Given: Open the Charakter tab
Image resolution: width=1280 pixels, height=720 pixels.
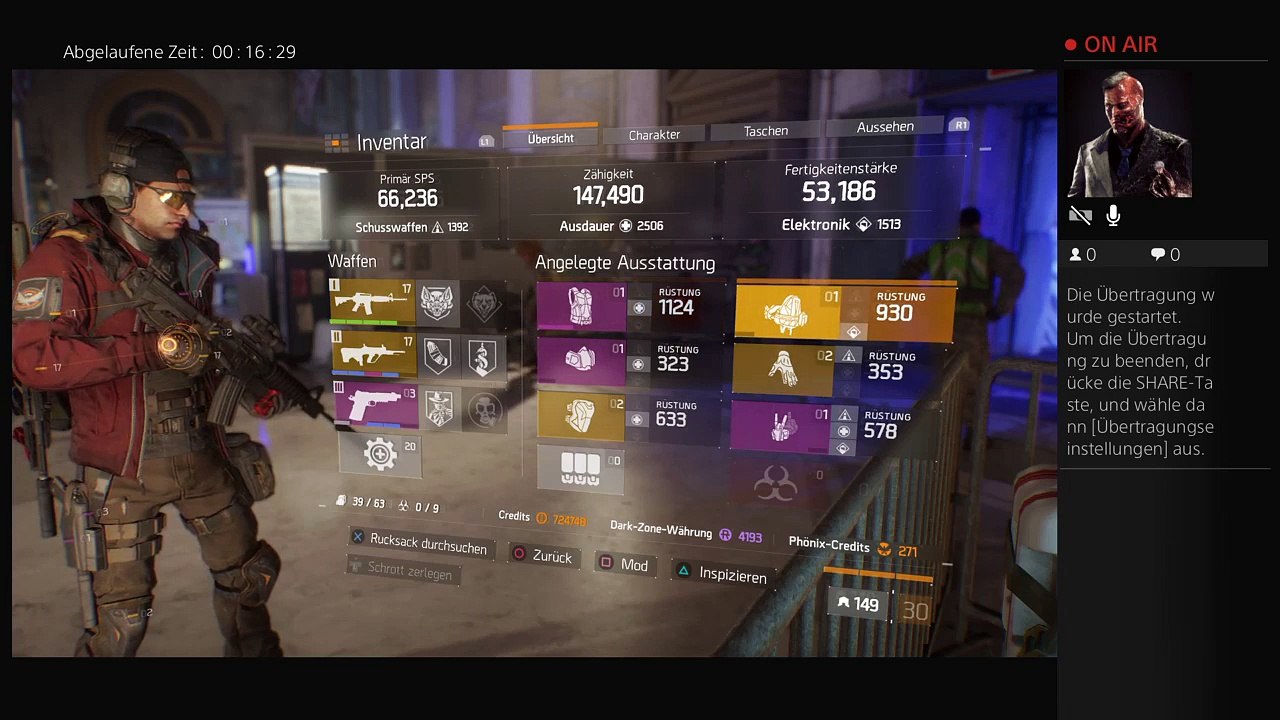Looking at the screenshot, I should click(x=654, y=135).
